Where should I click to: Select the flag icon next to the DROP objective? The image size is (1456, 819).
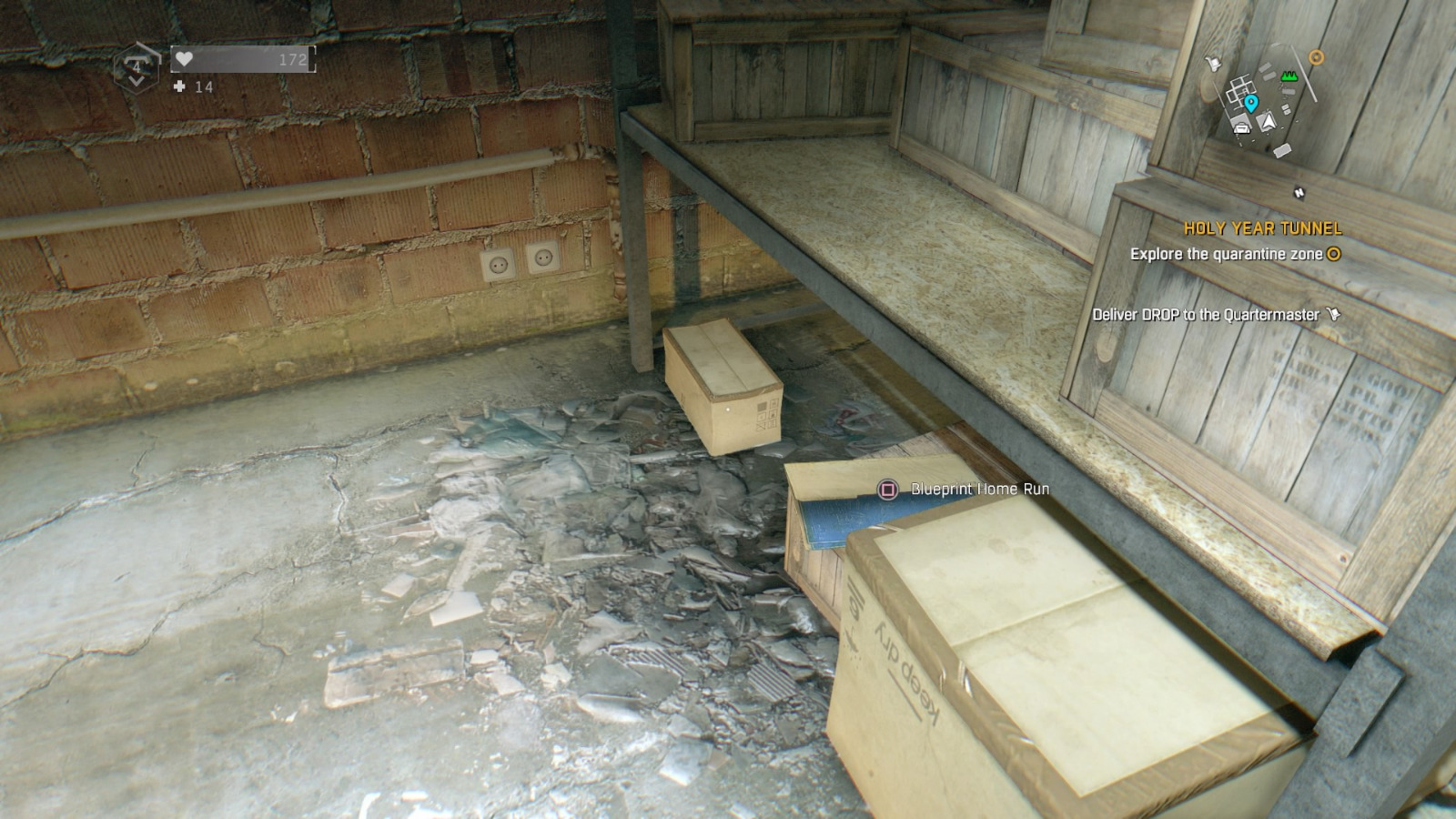[1334, 311]
